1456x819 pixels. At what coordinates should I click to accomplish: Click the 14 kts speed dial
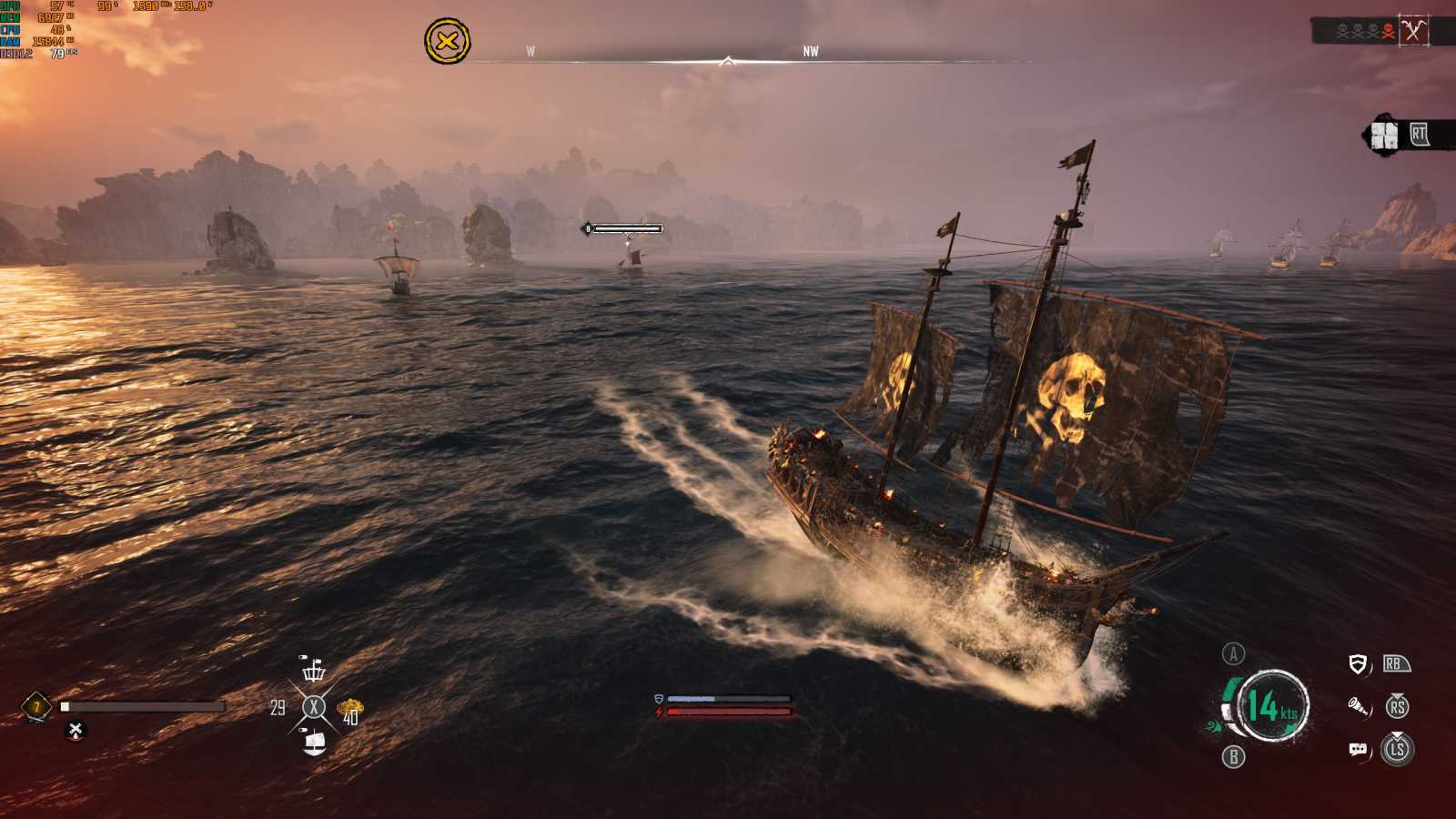[x=1271, y=705]
